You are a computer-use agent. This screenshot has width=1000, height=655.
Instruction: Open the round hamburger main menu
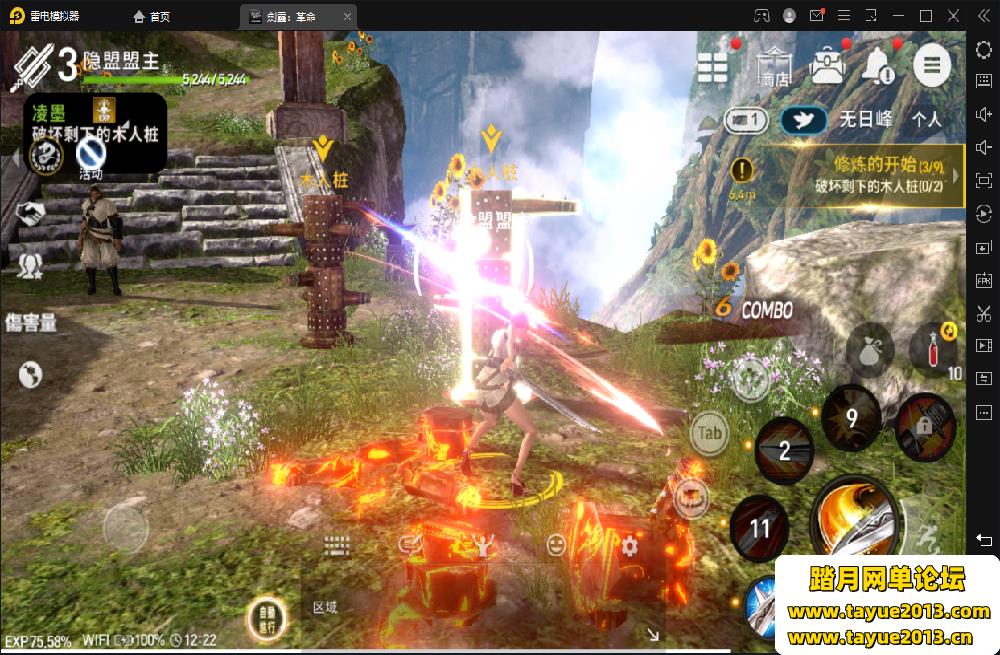932,65
